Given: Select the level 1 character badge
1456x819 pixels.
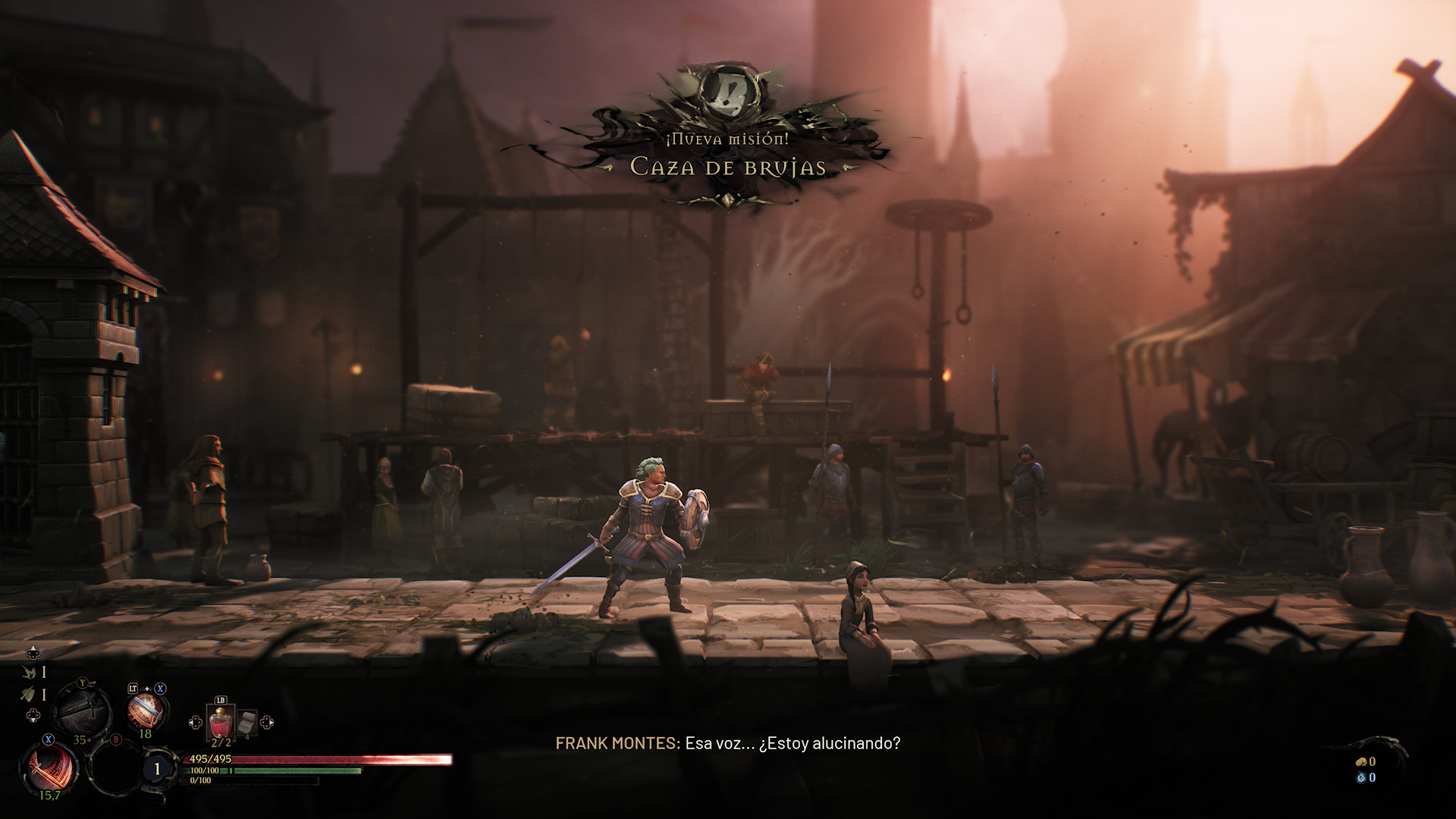Looking at the screenshot, I should (x=157, y=769).
